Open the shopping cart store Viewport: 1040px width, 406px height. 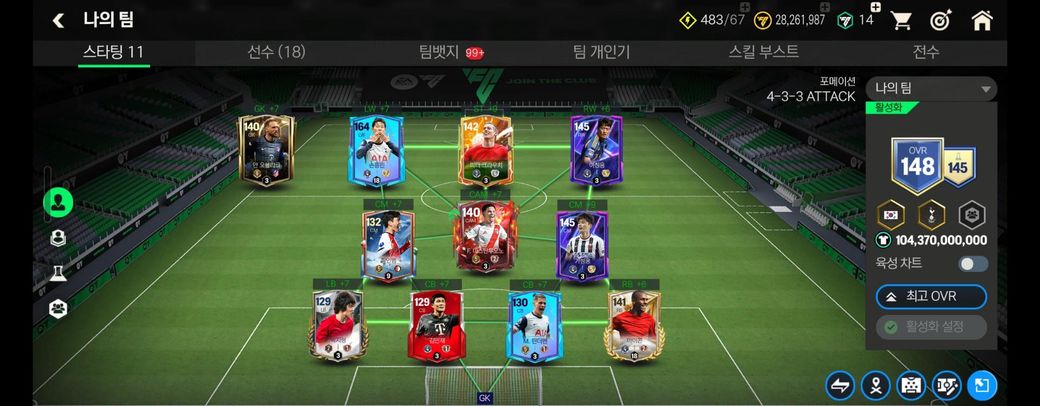click(x=901, y=20)
